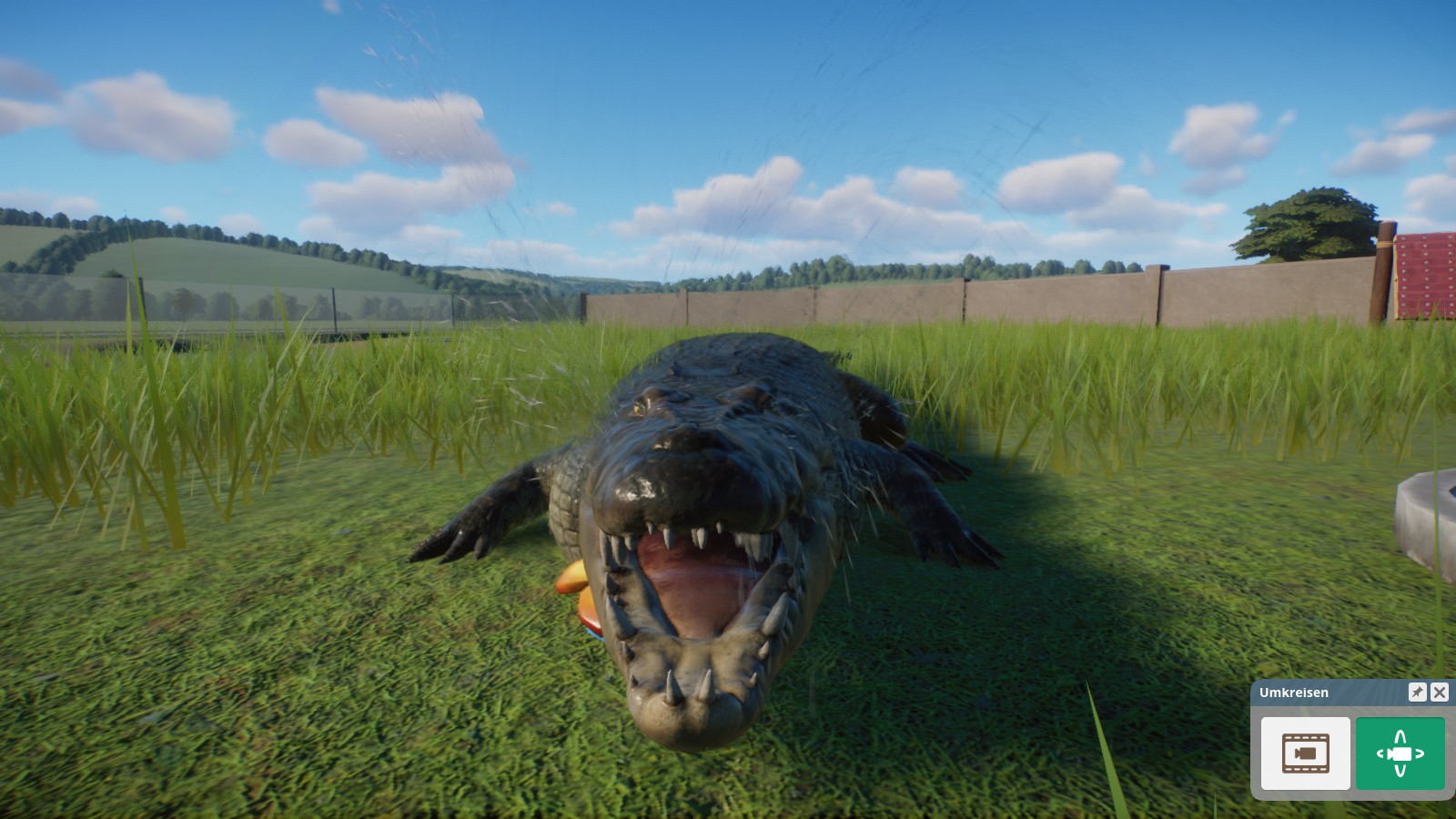Close the Umkreisen panel
Viewport: 1456px width, 819px height.
[1441, 693]
